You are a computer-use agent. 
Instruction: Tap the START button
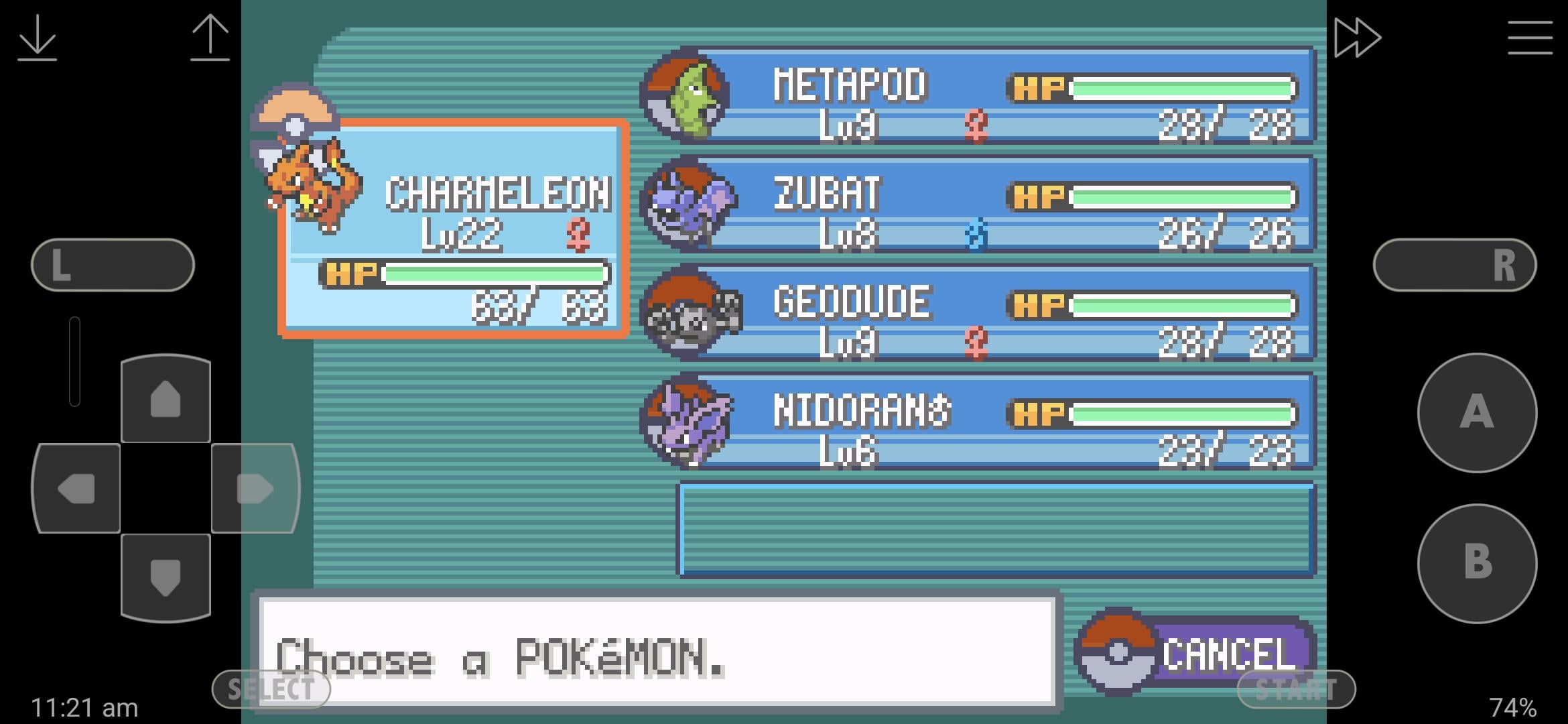click(1296, 689)
